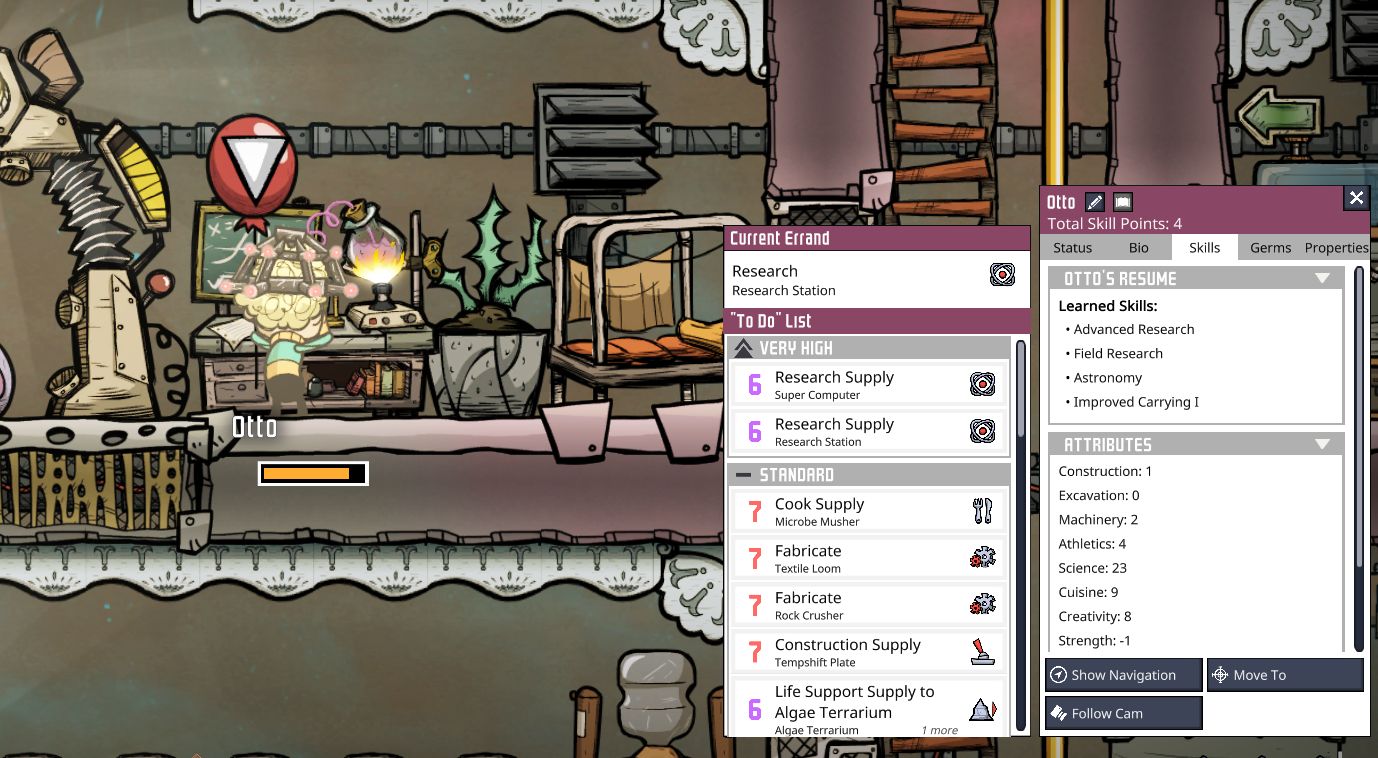This screenshot has height=758, width=1378.
Task: Click Otto's orange progress bar
Action: point(312,473)
